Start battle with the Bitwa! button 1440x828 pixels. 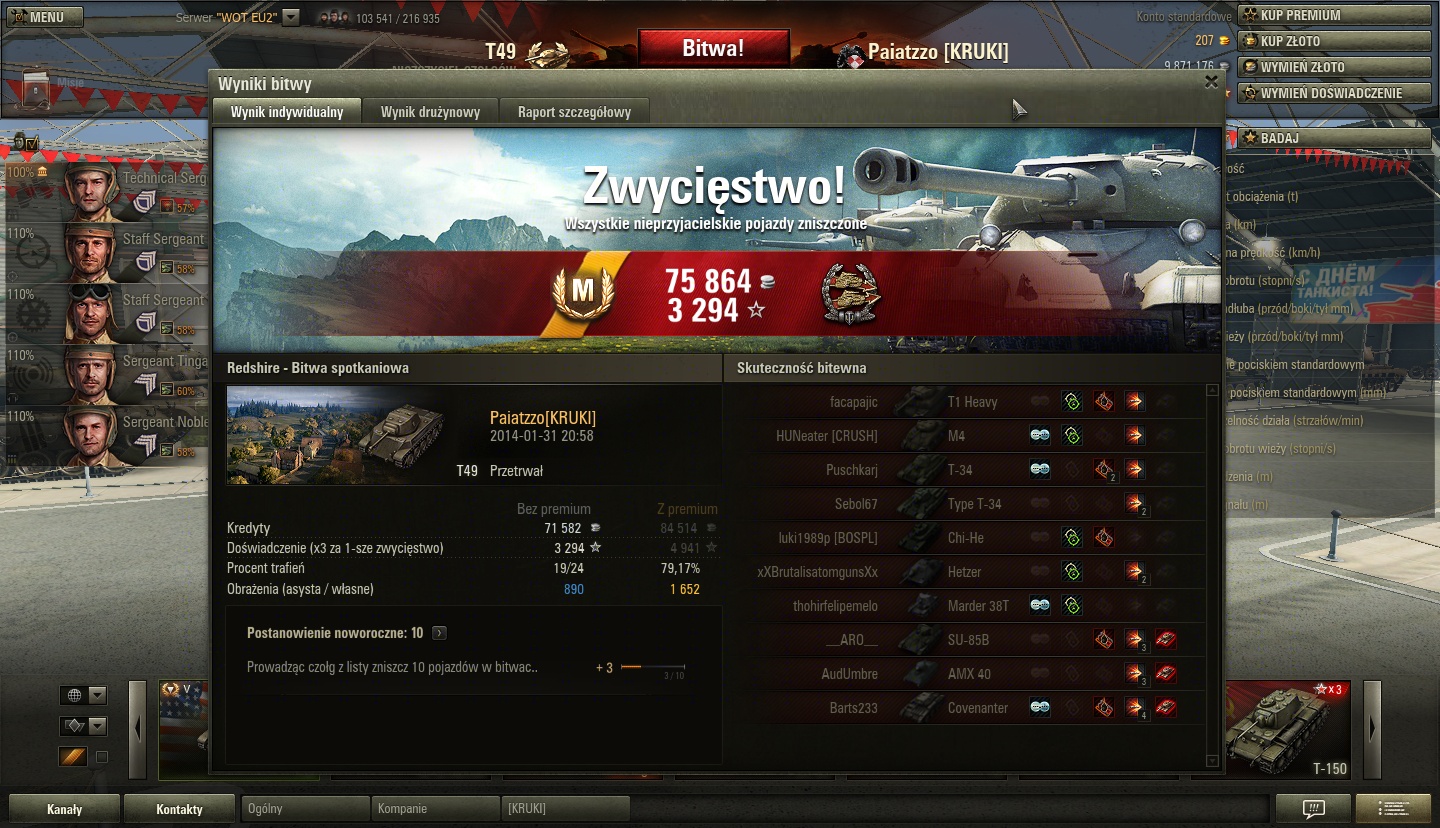click(713, 48)
